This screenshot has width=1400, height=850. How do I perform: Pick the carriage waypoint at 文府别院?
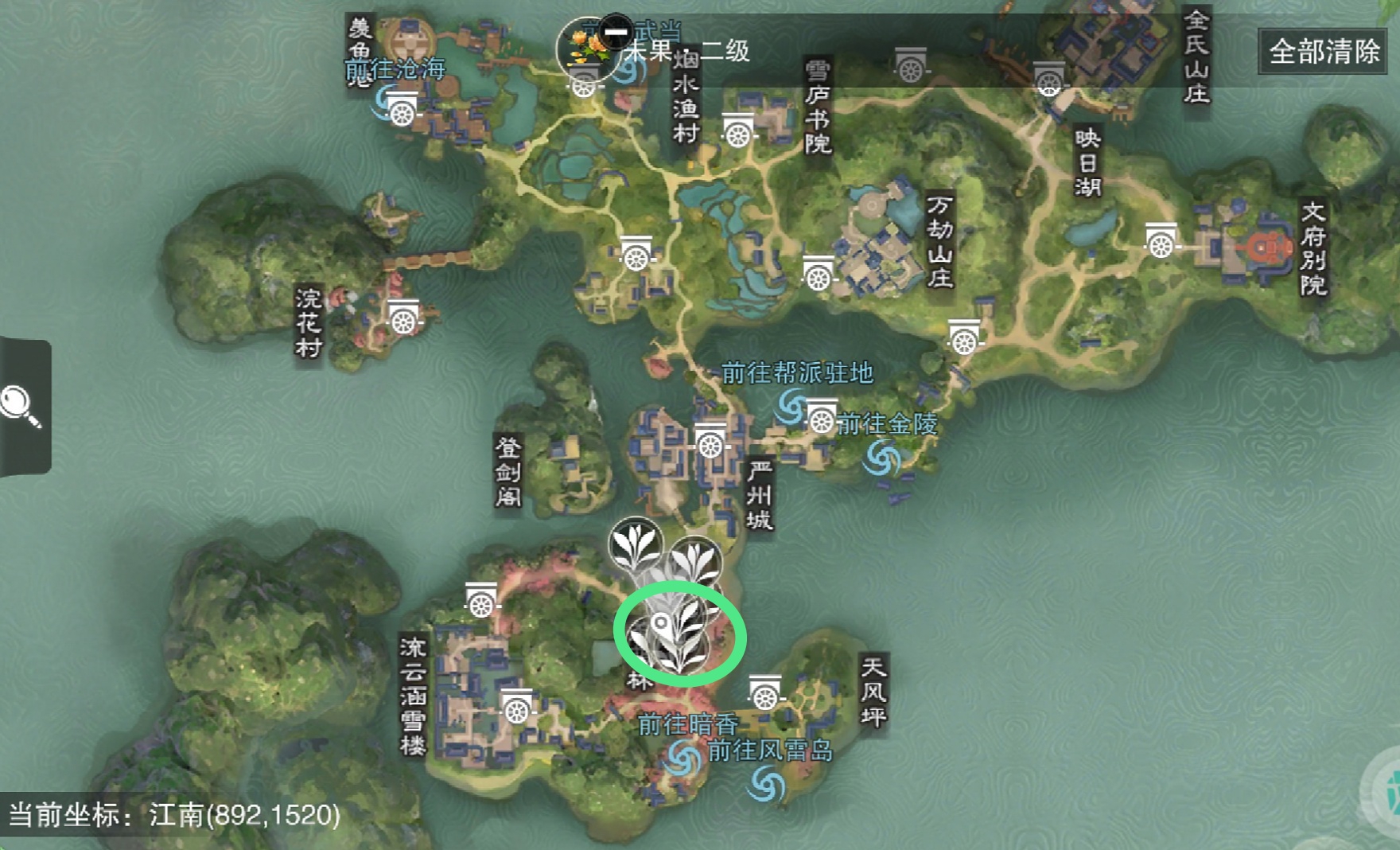point(1161,242)
